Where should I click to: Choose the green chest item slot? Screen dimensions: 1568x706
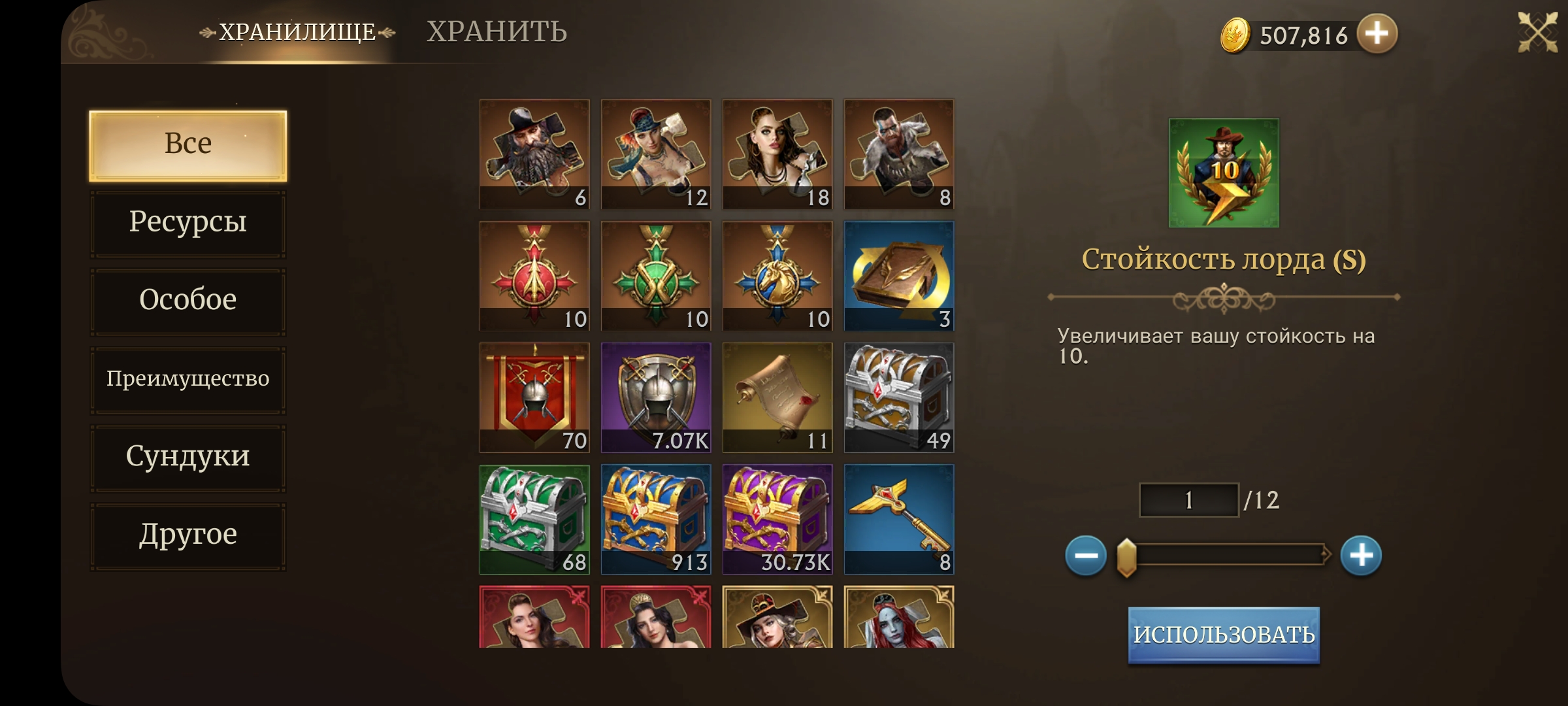pyautogui.click(x=534, y=519)
